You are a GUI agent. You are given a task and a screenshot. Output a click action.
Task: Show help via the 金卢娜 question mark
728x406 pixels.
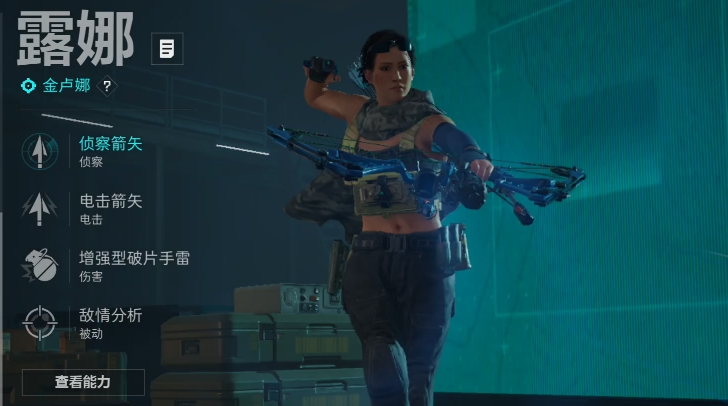[107, 86]
